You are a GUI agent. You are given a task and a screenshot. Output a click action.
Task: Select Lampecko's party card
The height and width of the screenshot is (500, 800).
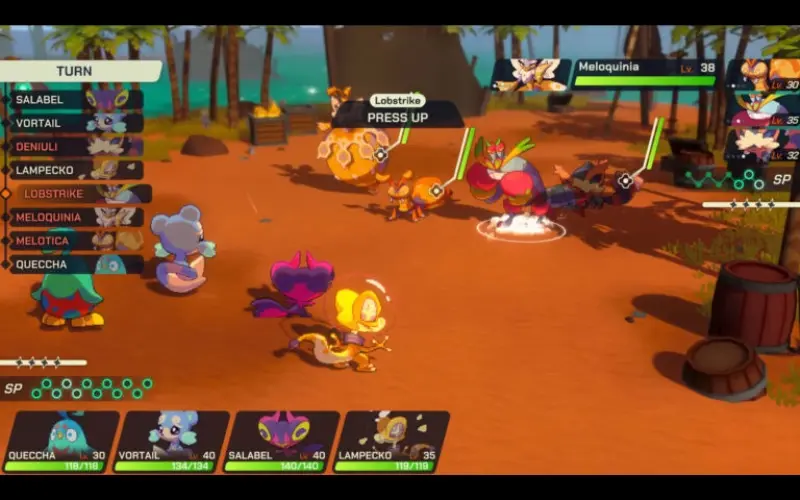[x=391, y=441]
